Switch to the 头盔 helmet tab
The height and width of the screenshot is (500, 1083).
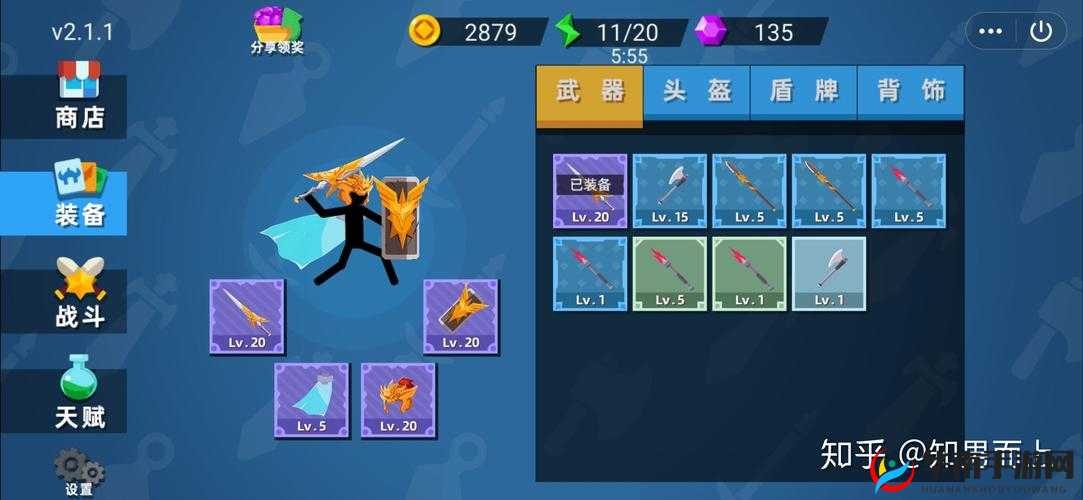[x=697, y=92]
